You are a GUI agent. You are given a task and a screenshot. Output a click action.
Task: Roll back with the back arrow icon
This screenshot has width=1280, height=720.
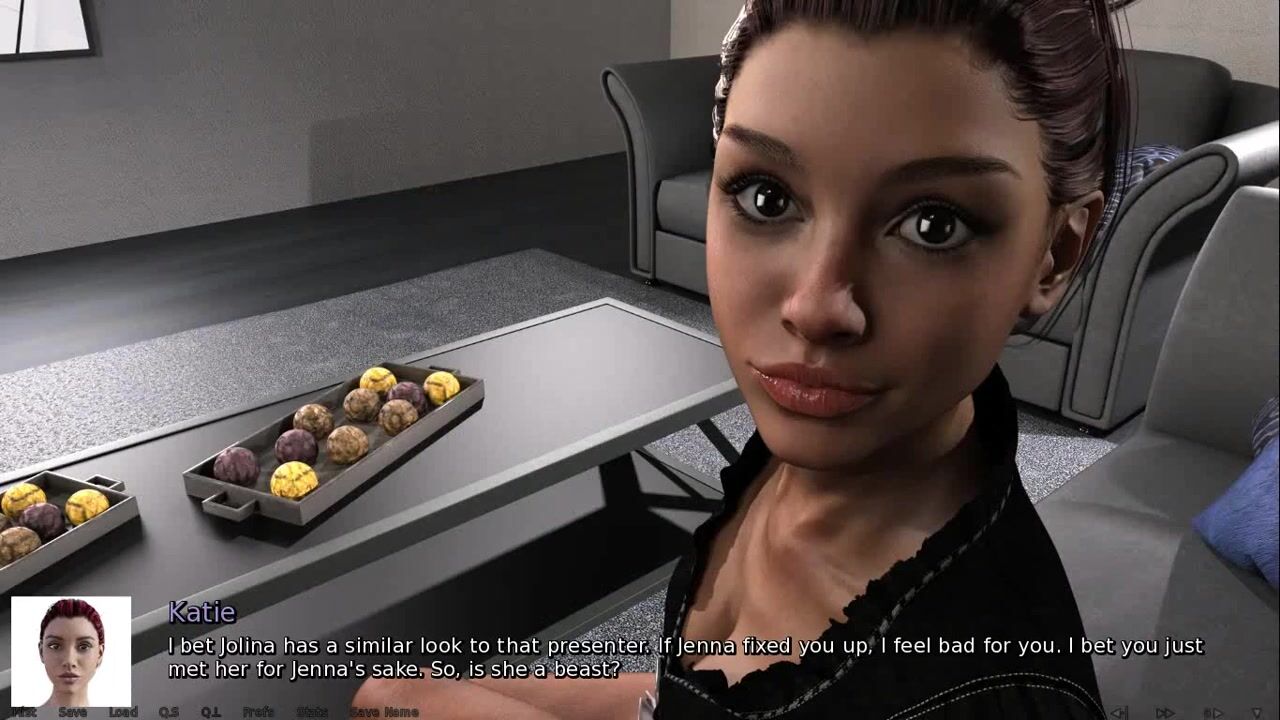coord(1119,712)
